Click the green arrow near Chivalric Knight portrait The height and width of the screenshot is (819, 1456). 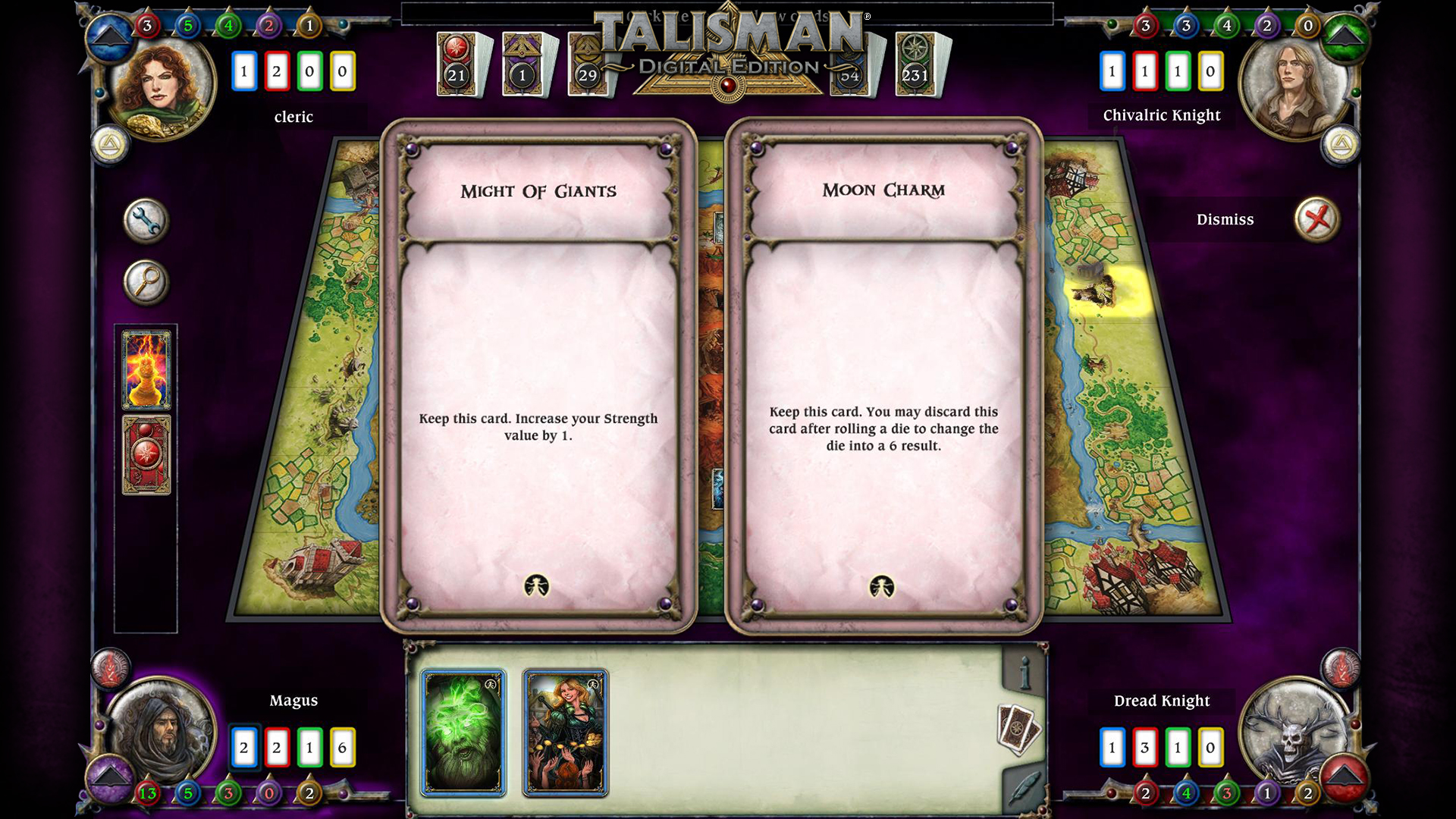[x=1344, y=36]
